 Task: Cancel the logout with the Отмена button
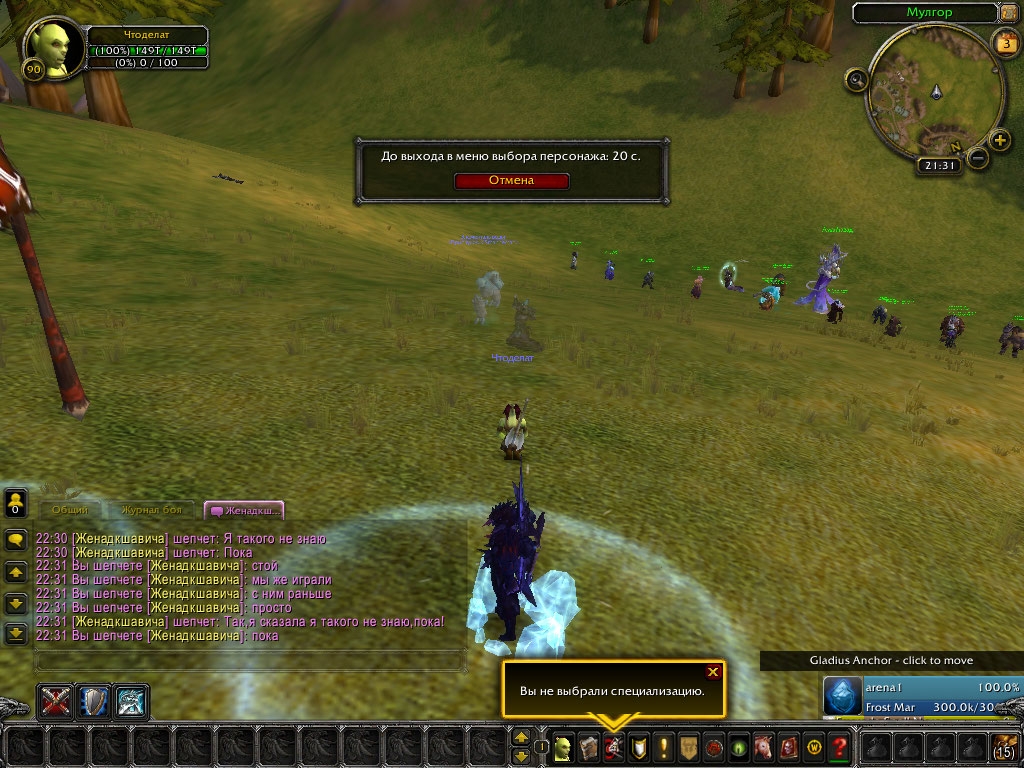(x=511, y=181)
